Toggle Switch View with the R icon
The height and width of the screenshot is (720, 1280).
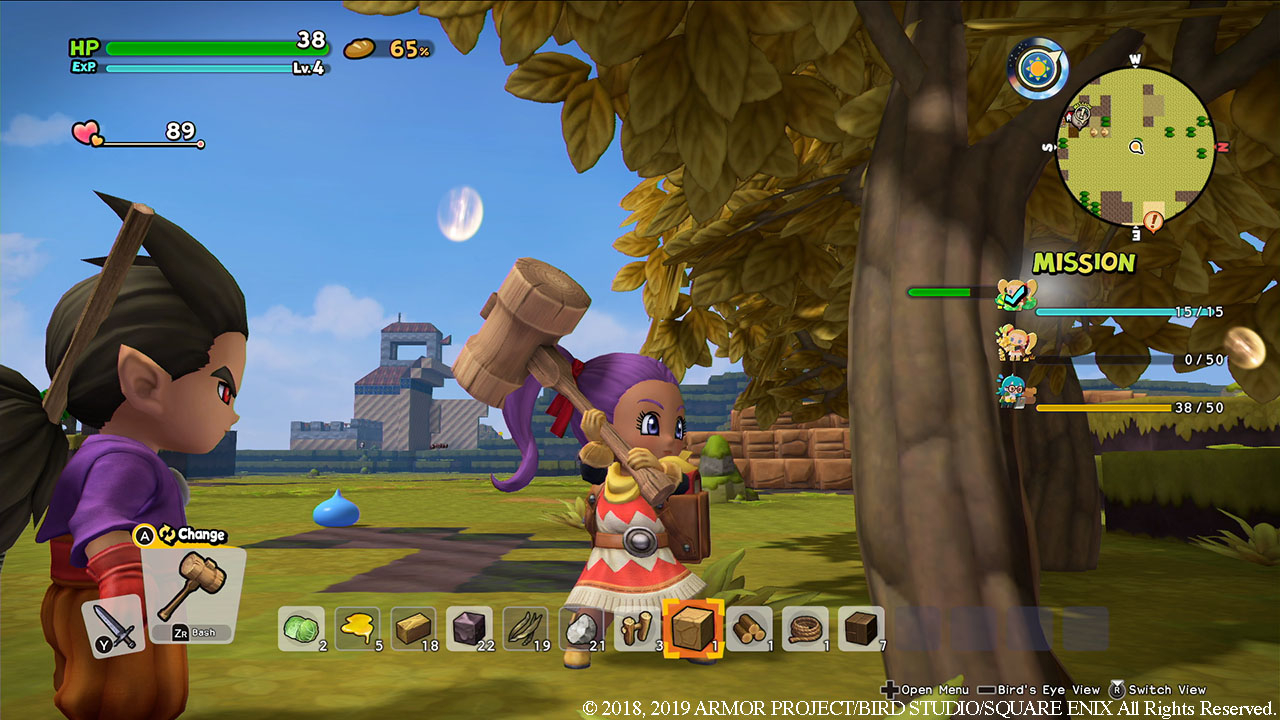(x=1119, y=690)
